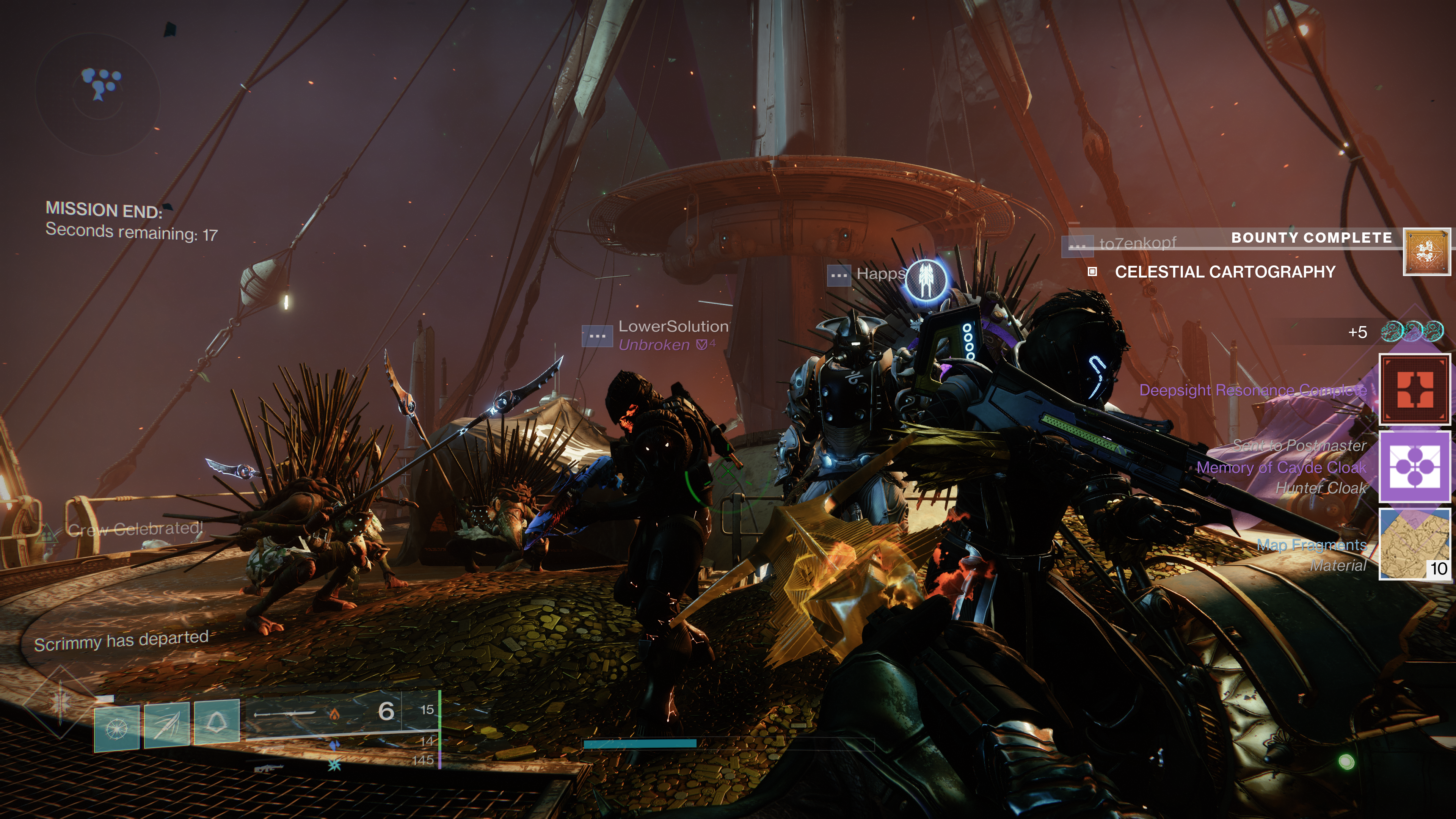
Task: Select the Map Fragments material icon
Action: 1415,544
